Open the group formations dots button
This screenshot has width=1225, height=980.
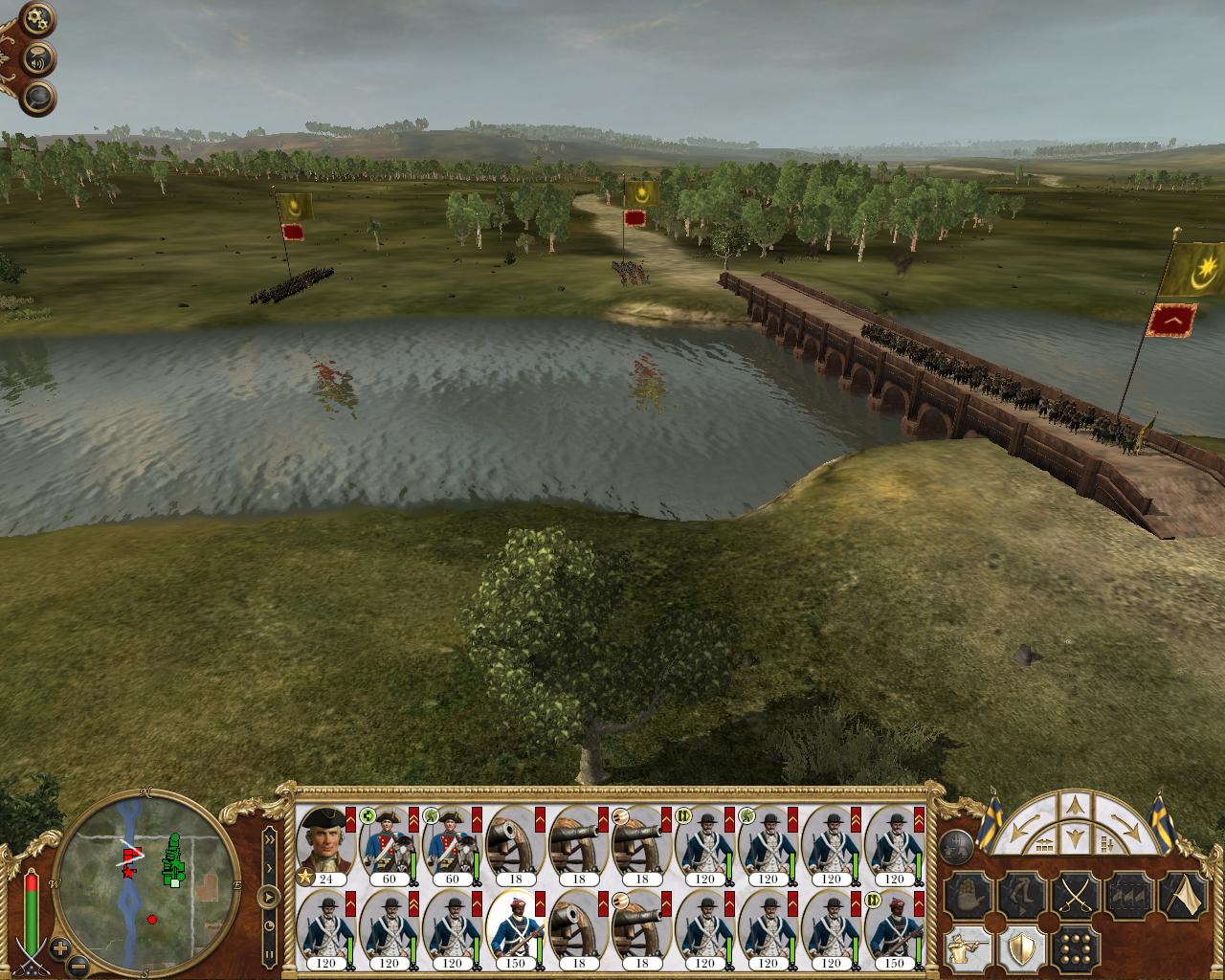click(x=1076, y=950)
